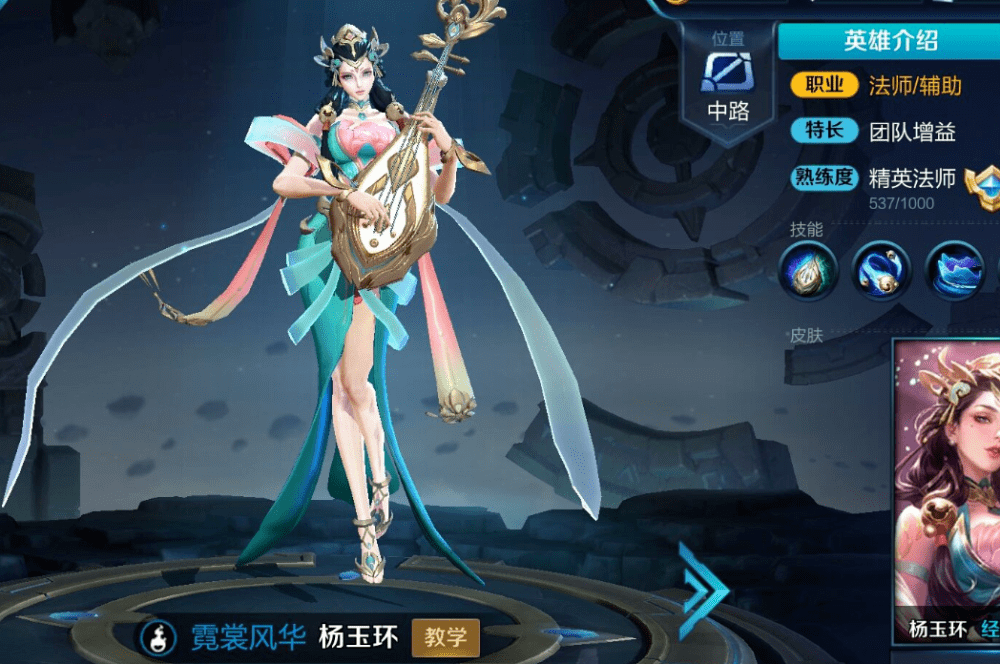Open the 教学 tutorial for 杨玉环
The width and height of the screenshot is (1000, 664).
(x=446, y=636)
